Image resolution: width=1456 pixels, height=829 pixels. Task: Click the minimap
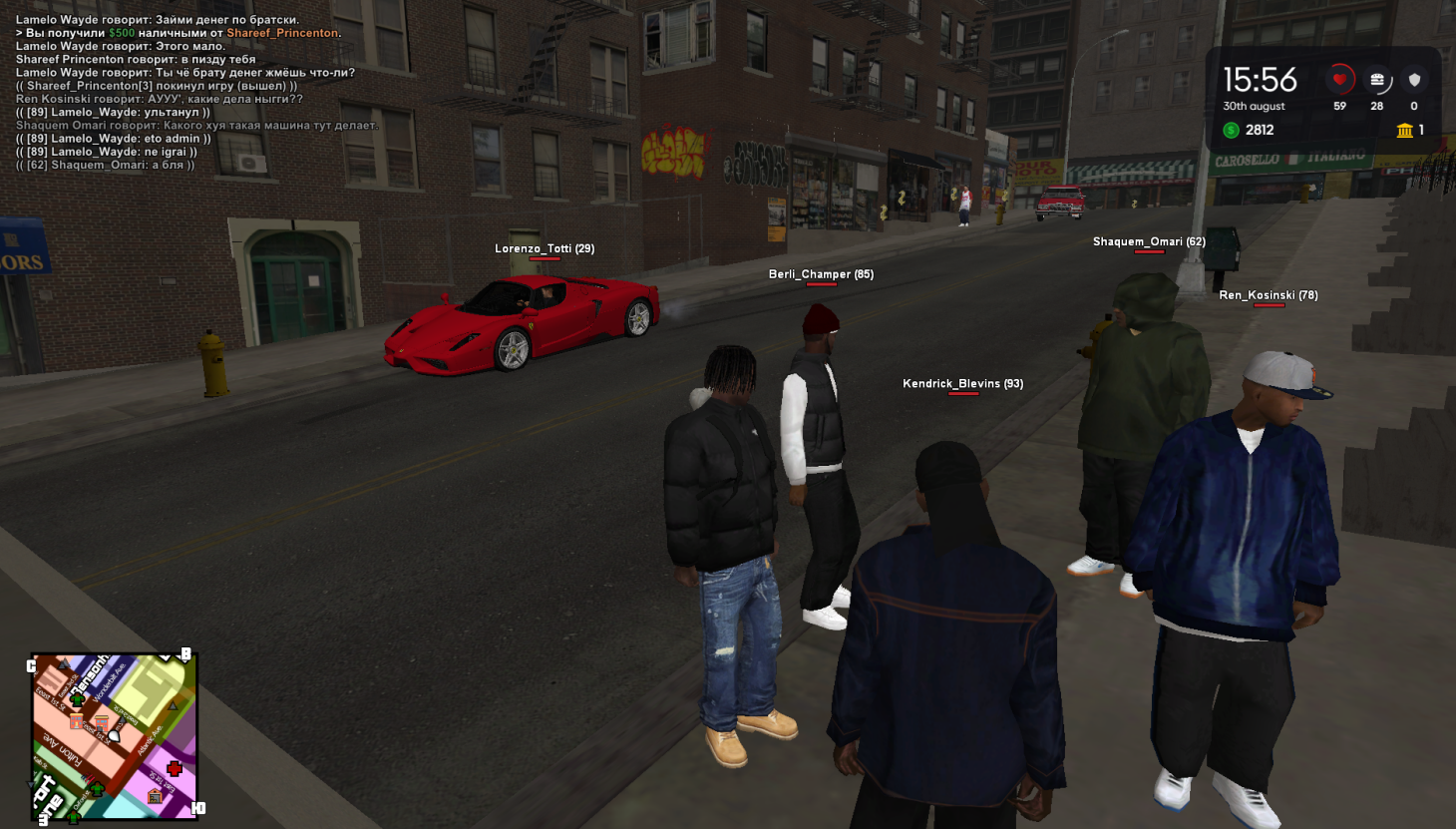113,736
